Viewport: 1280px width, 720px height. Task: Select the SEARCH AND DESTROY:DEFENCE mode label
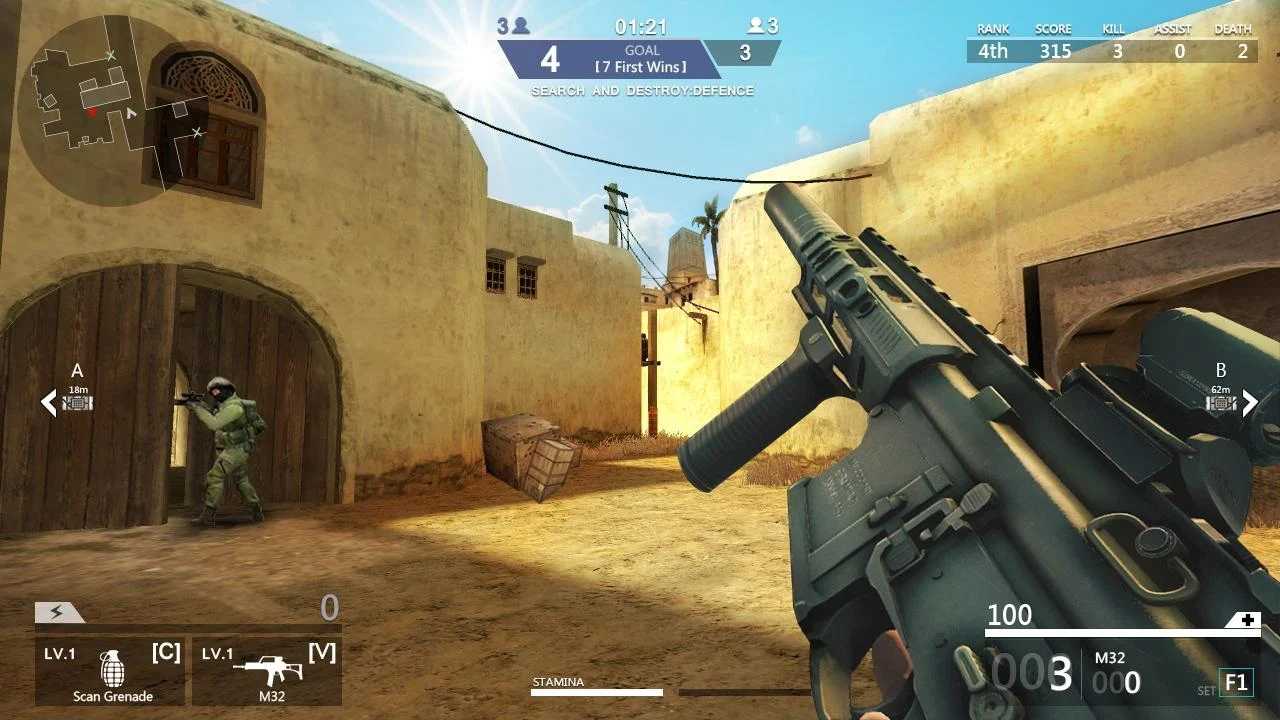point(644,91)
